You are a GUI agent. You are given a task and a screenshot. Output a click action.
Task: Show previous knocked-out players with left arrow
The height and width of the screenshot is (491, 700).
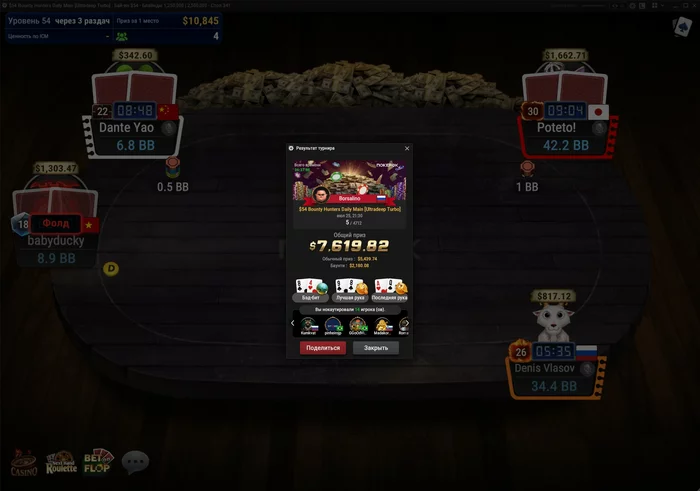(292, 323)
